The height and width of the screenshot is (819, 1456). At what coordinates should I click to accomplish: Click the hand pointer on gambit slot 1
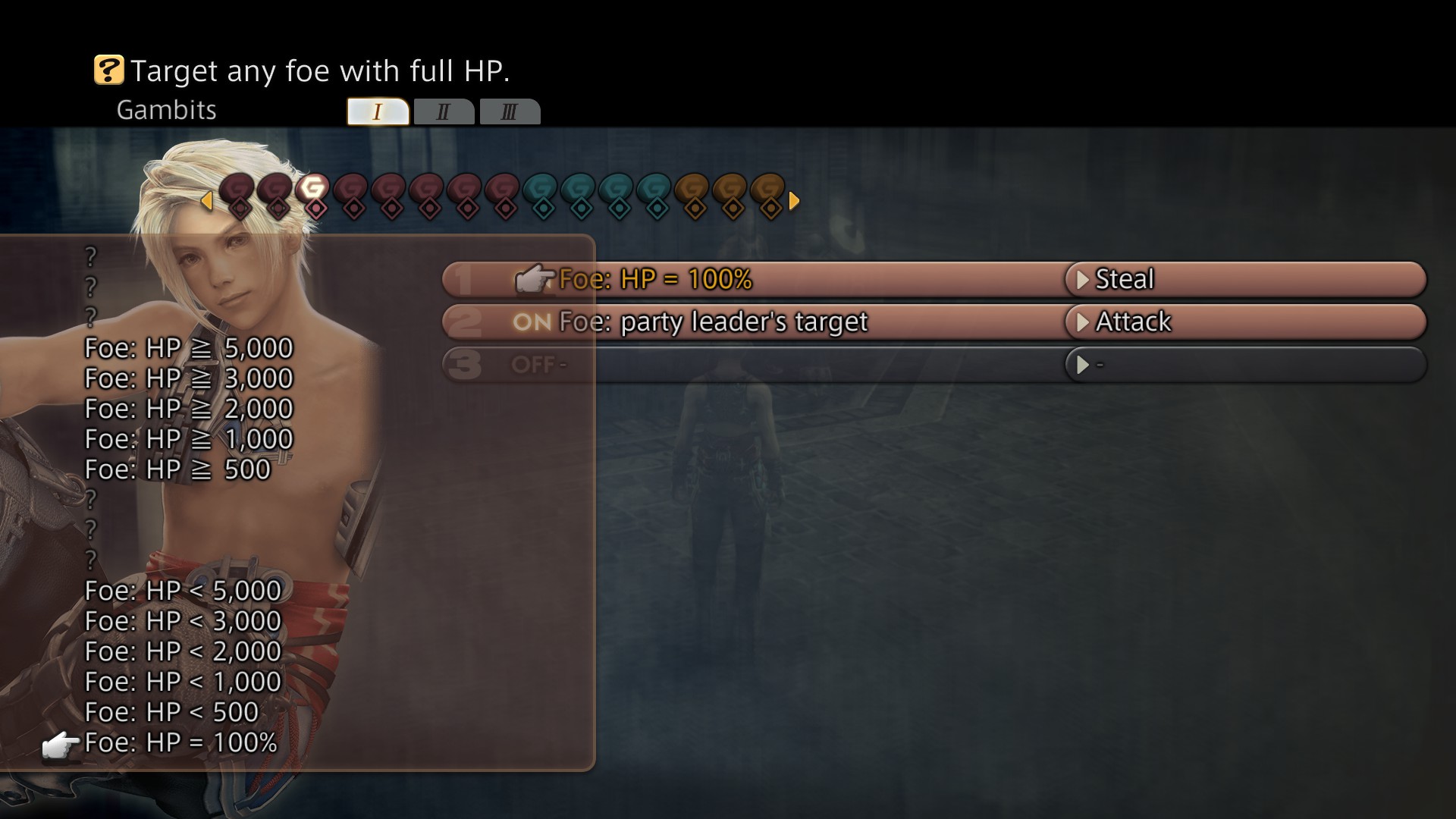(537, 280)
